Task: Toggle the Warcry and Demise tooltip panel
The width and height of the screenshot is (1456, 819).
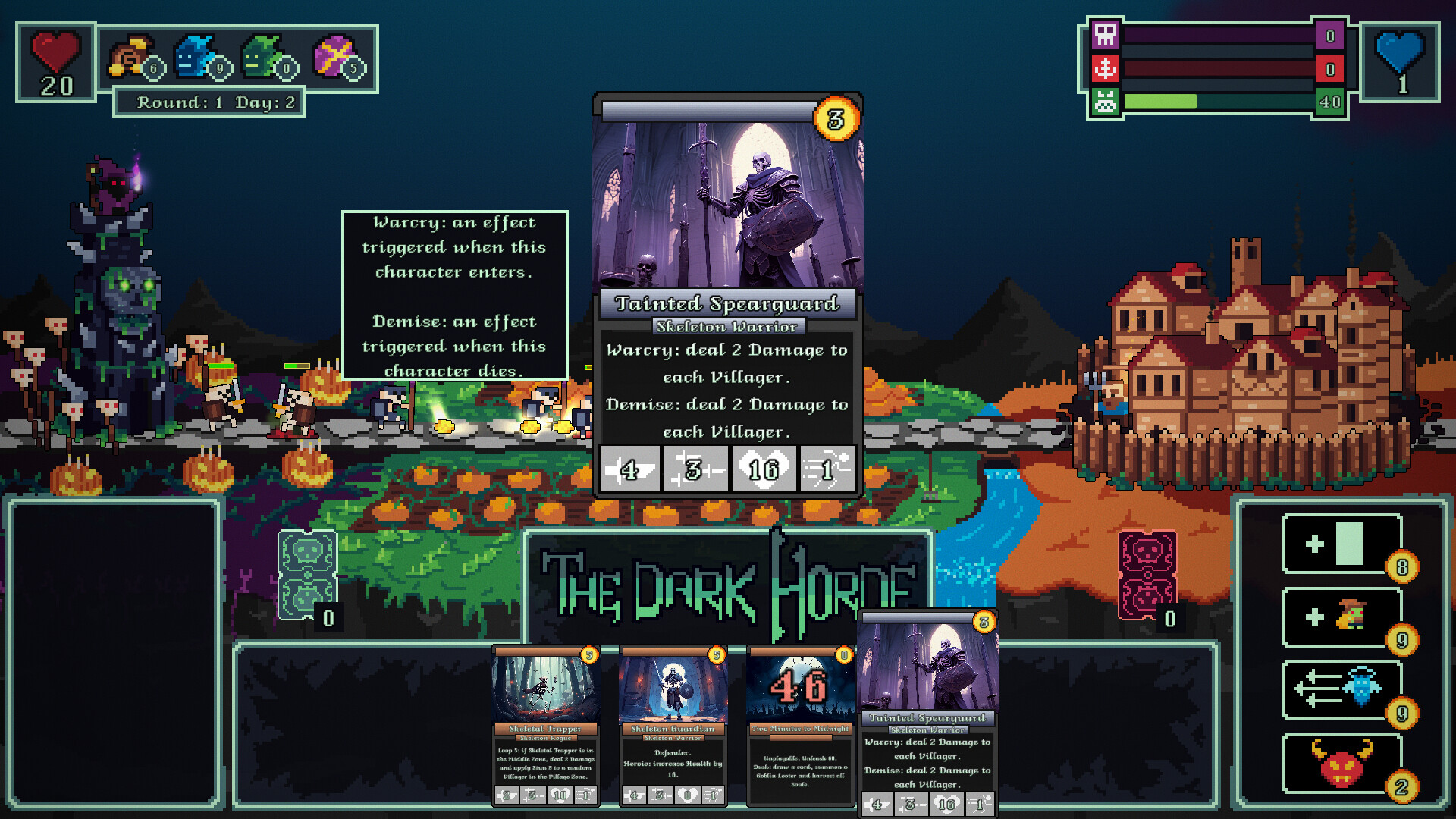Action: pos(457,296)
